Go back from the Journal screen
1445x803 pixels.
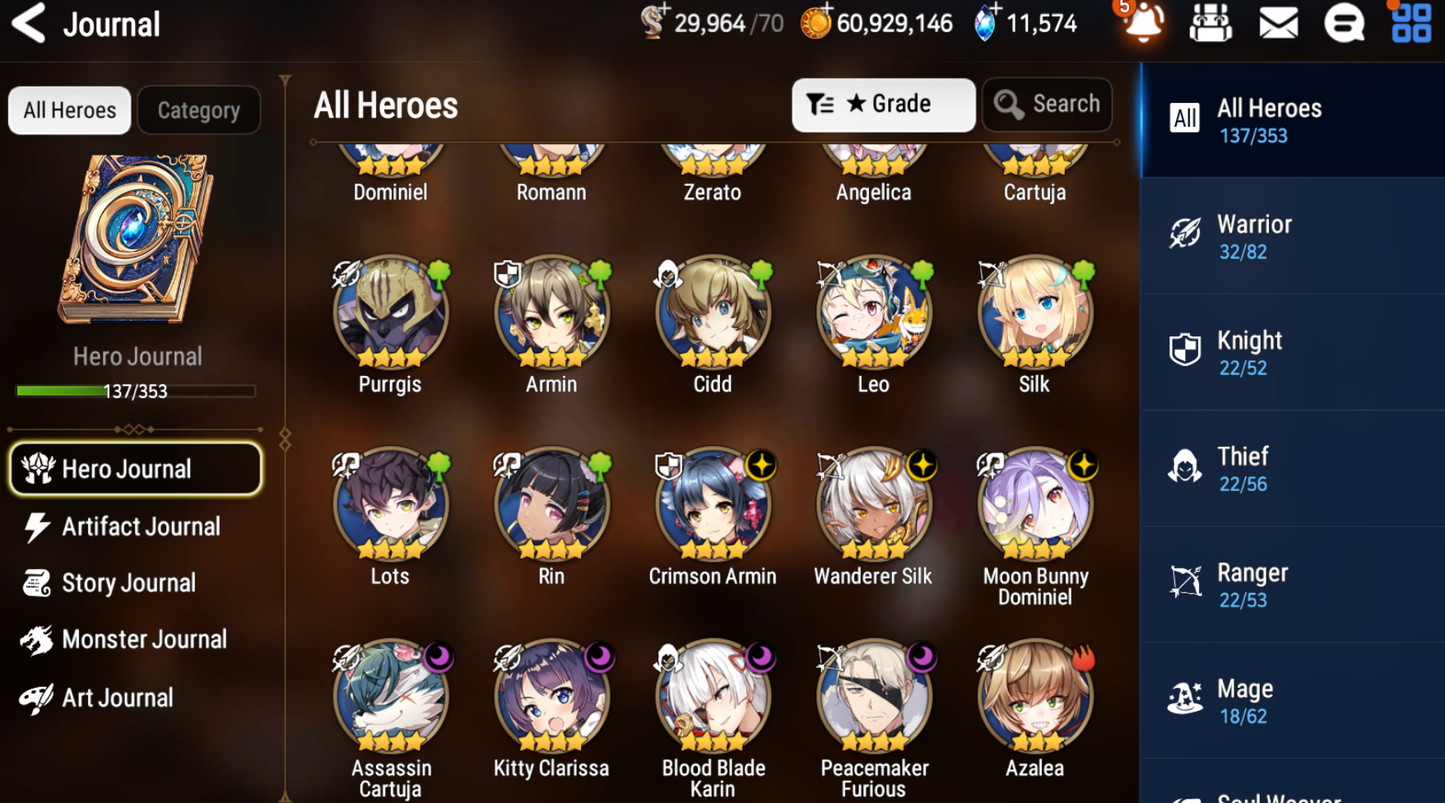coord(29,23)
